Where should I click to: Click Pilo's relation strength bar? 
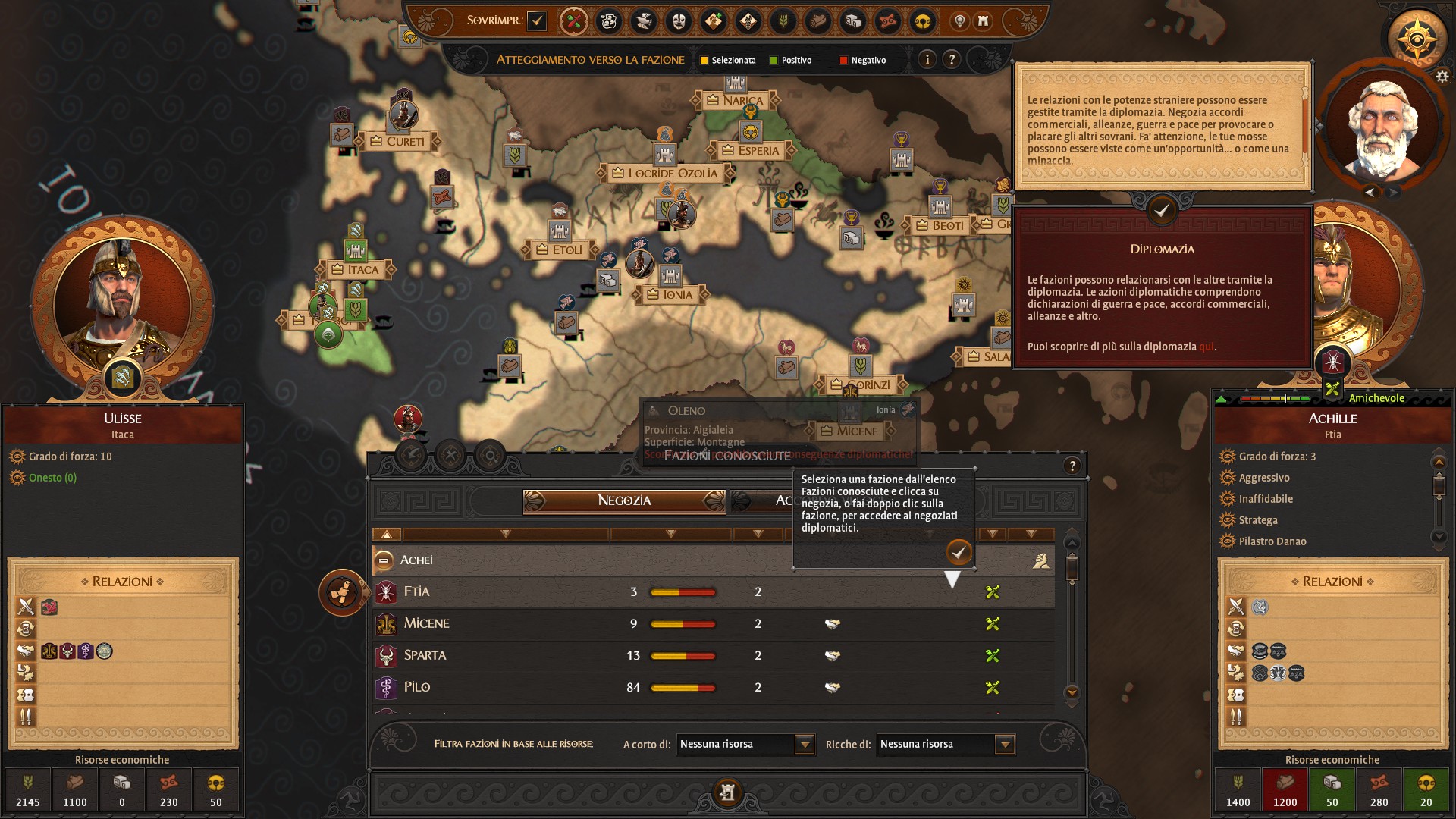coord(682,688)
